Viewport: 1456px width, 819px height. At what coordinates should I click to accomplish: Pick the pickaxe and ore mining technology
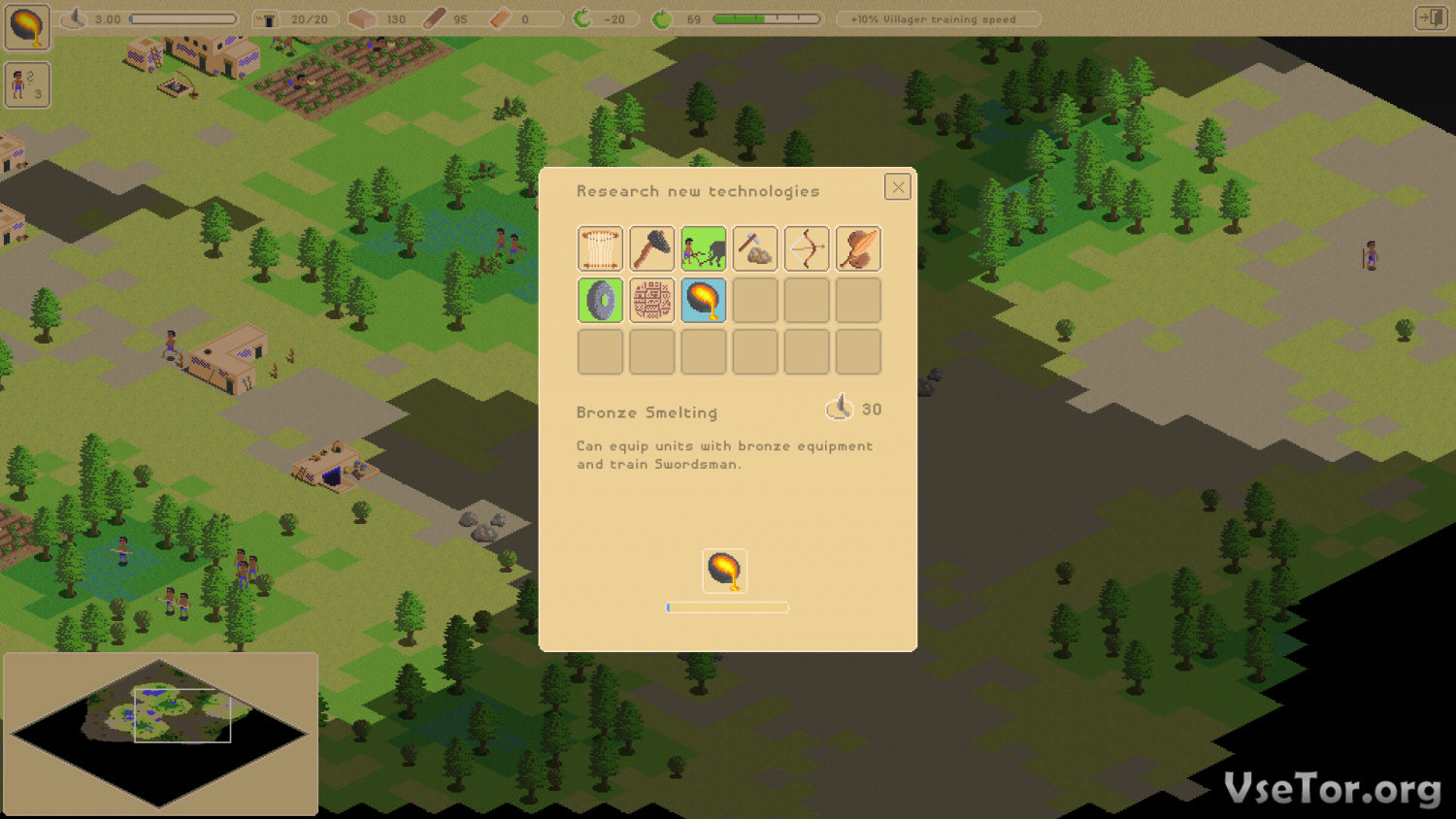click(754, 248)
